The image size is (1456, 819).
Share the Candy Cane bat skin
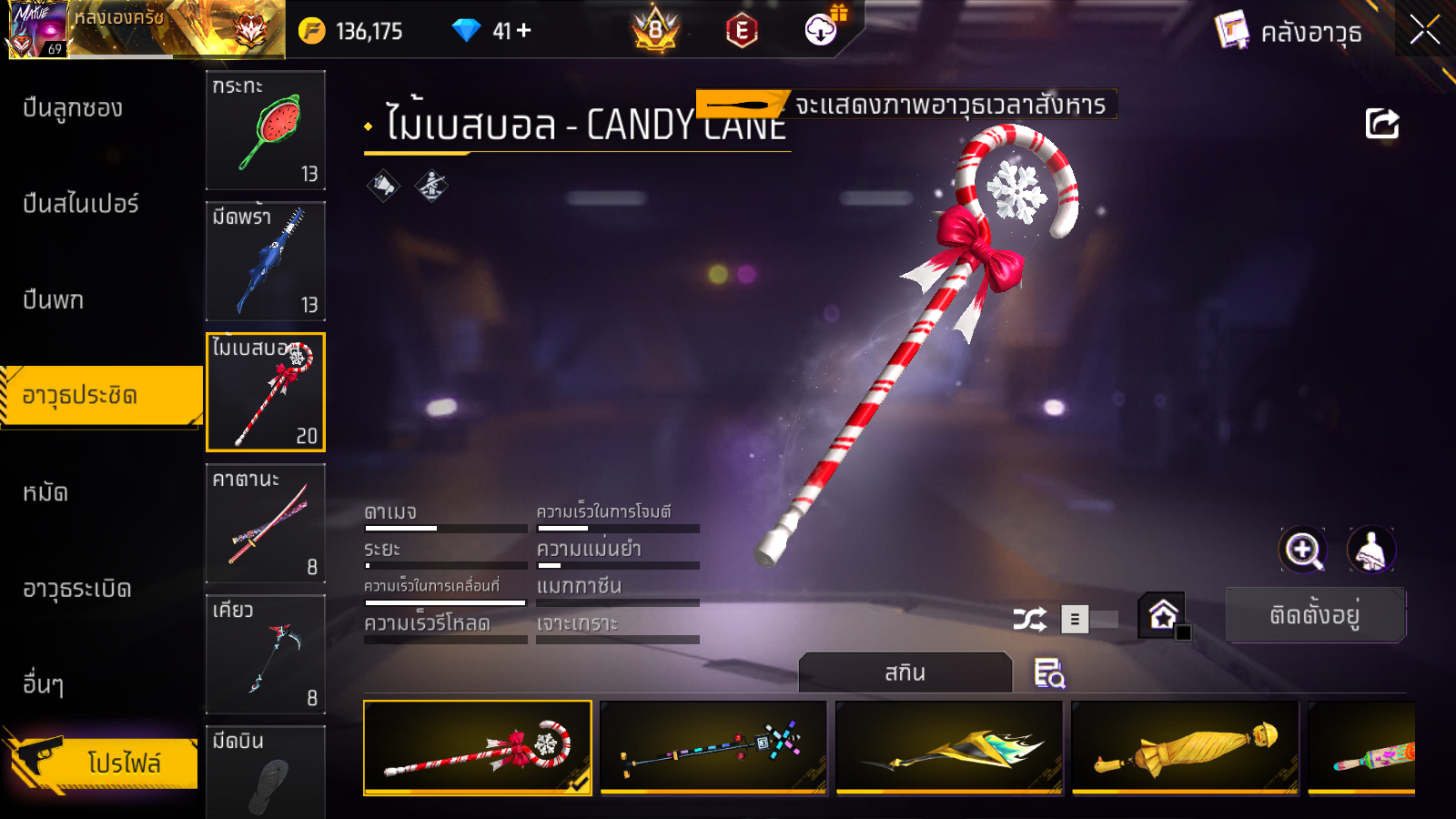1381,124
